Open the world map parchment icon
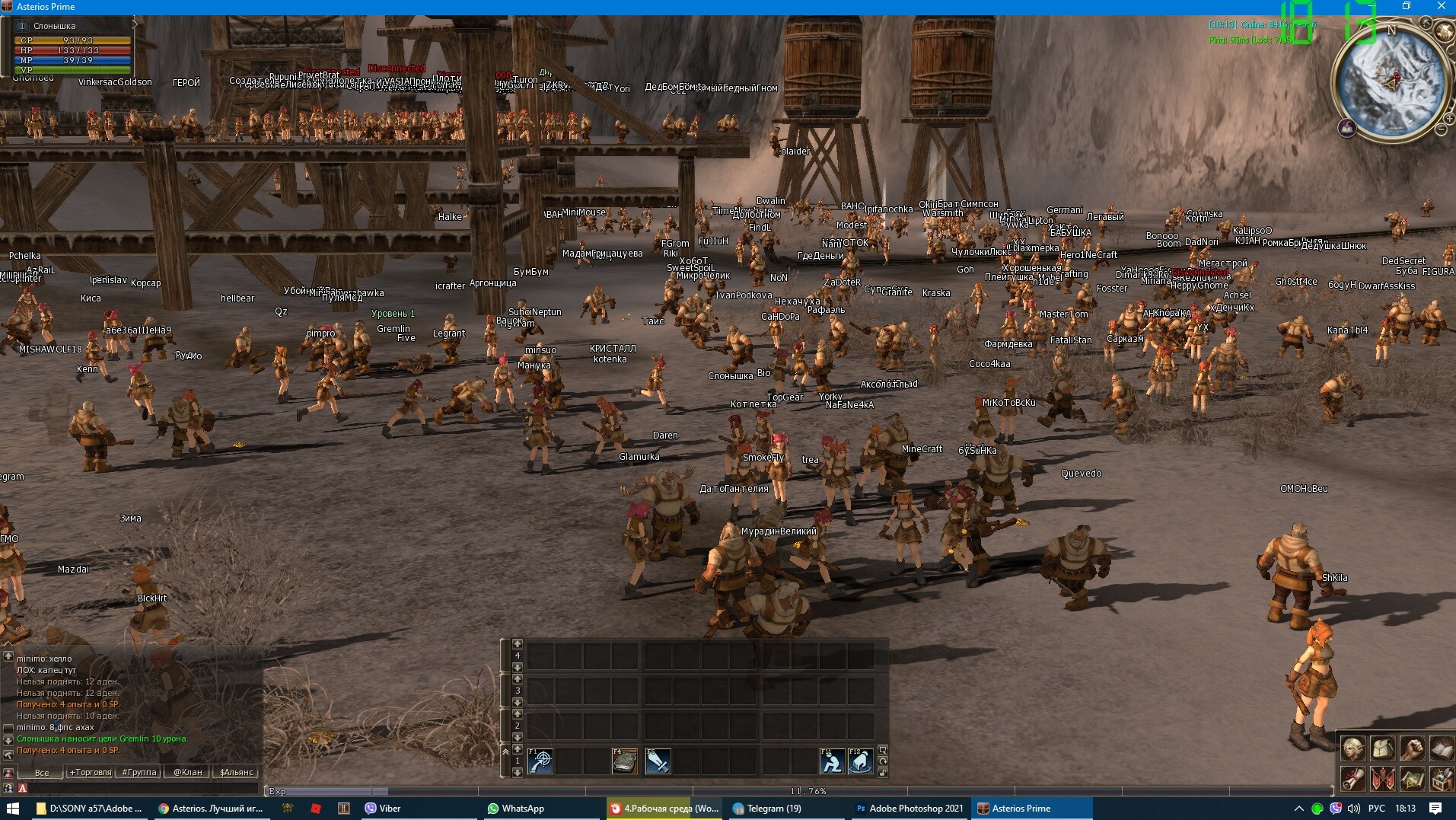The image size is (1456, 820). pyautogui.click(x=1412, y=779)
